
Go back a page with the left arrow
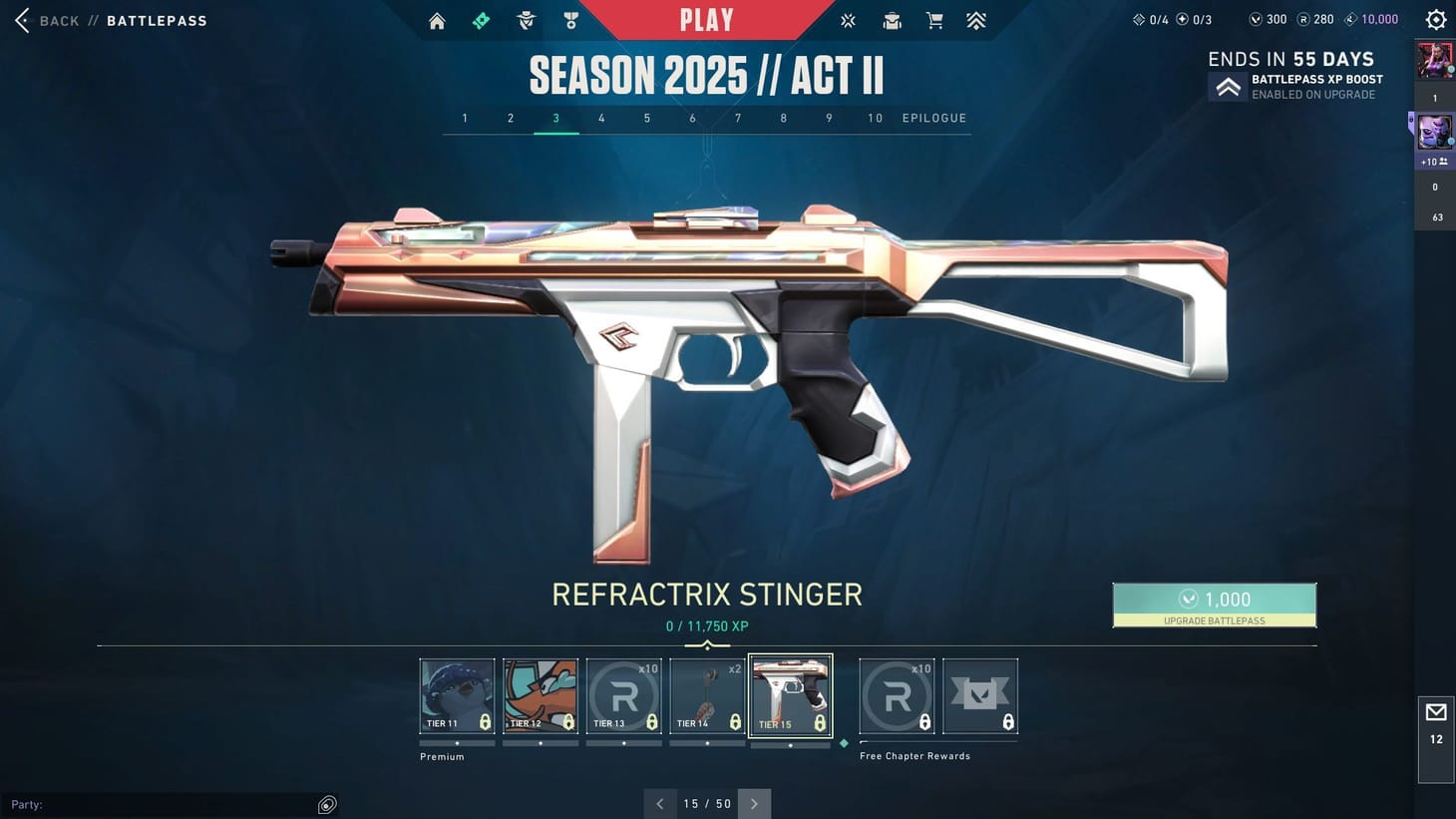pyautogui.click(x=659, y=803)
